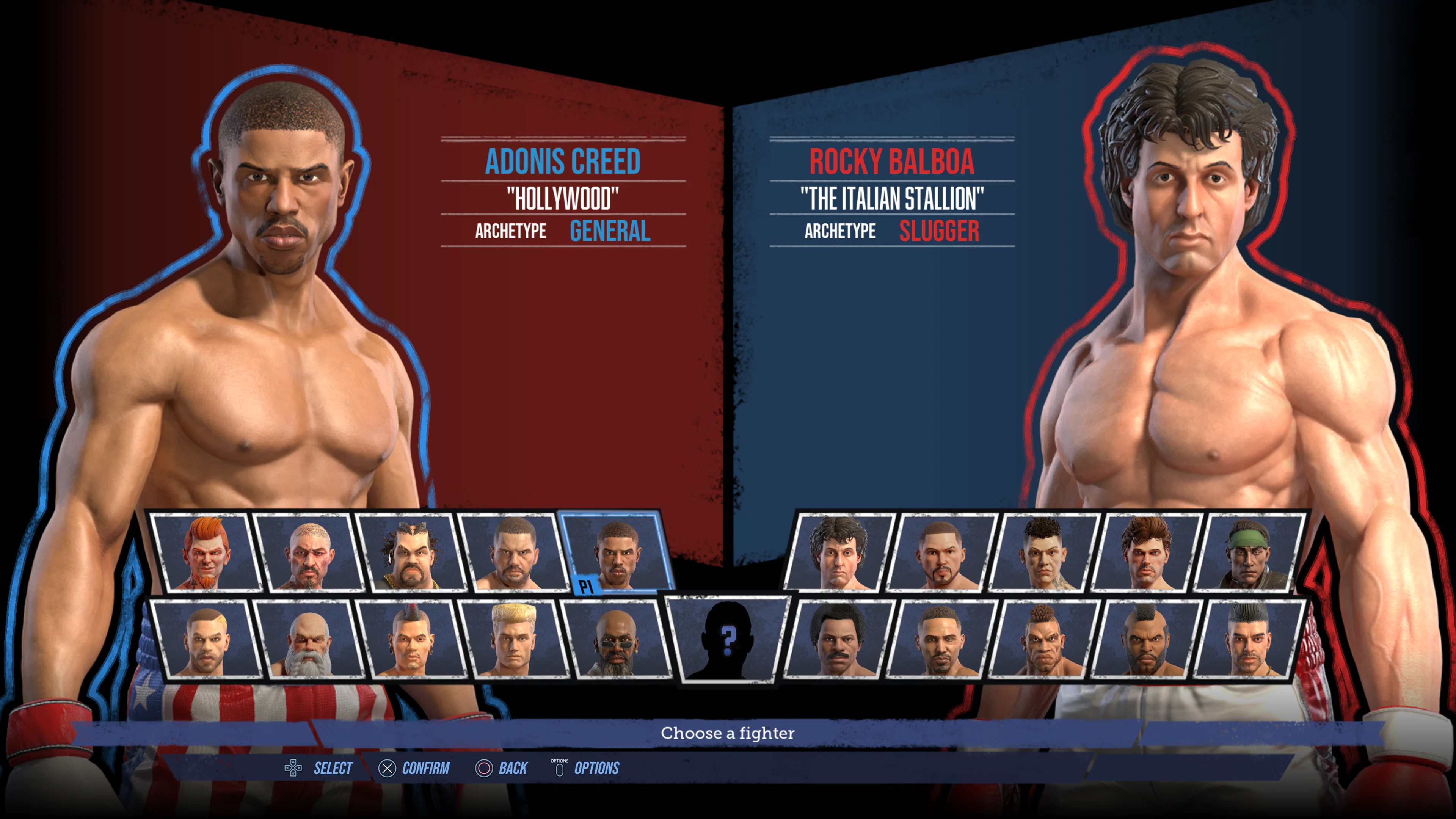Screen dimensions: 1456x819
Task: Select the bald fighter wearing sunglasses
Action: 616,639
